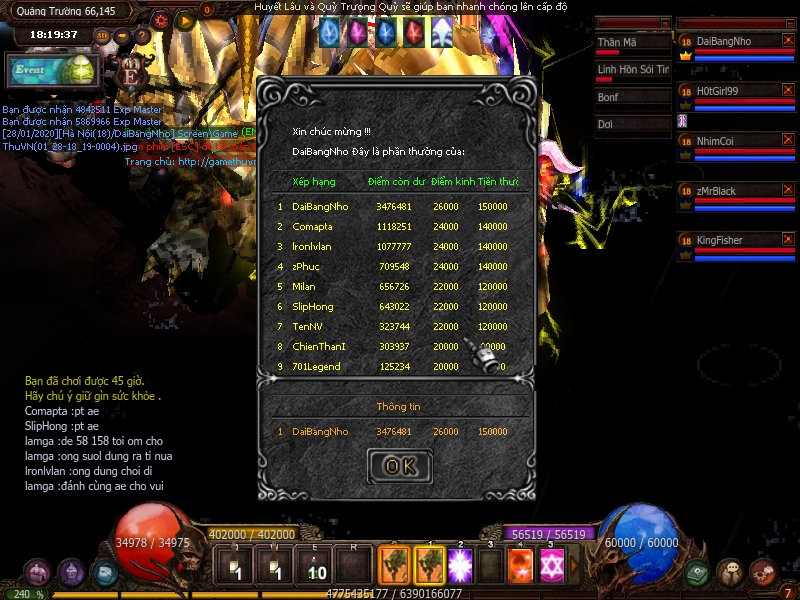Choose the Thần Mã pet entry
Screen dimensions: 800x600
coord(632,43)
